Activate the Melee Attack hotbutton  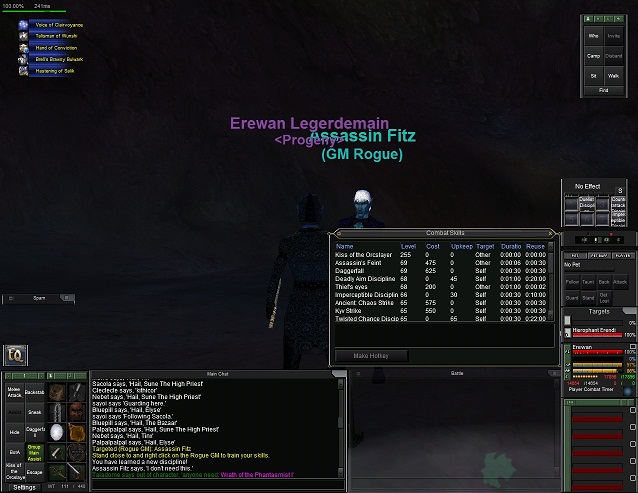[x=13, y=391]
